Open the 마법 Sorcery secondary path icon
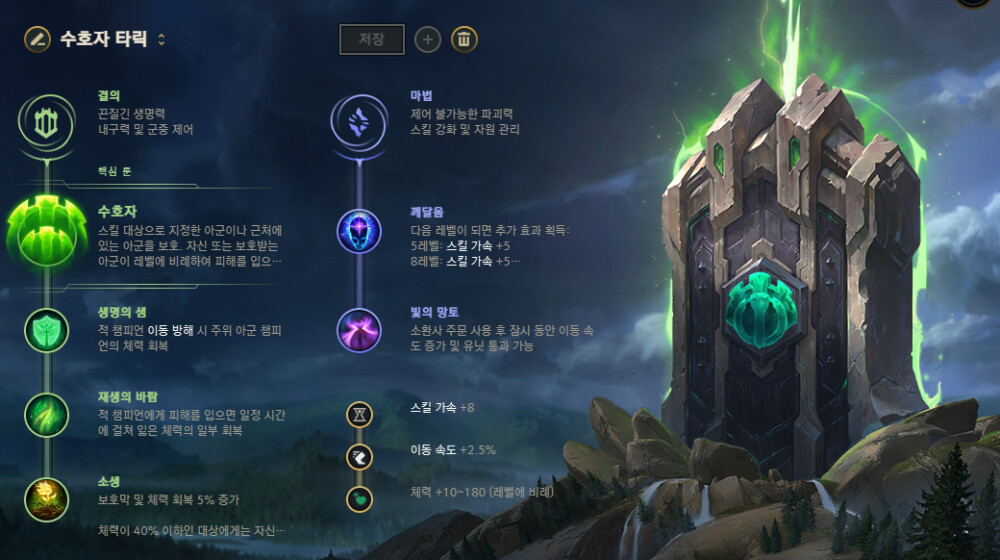The height and width of the screenshot is (560, 1000). 359,122
